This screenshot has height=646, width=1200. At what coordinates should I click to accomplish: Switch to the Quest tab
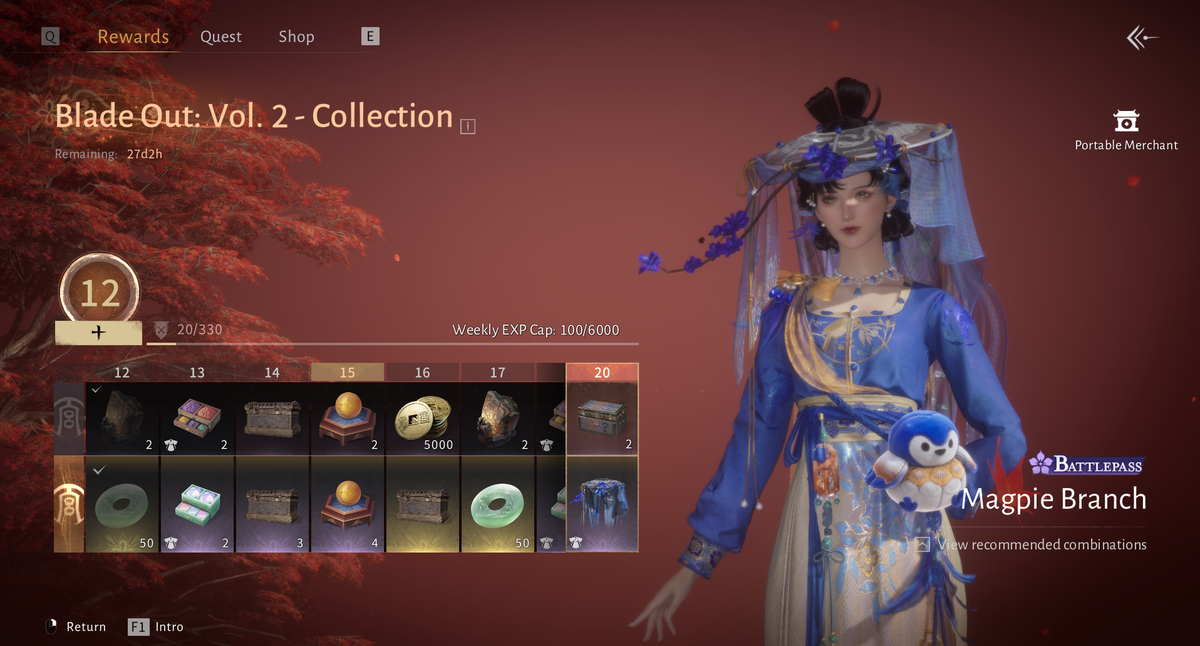click(x=220, y=37)
